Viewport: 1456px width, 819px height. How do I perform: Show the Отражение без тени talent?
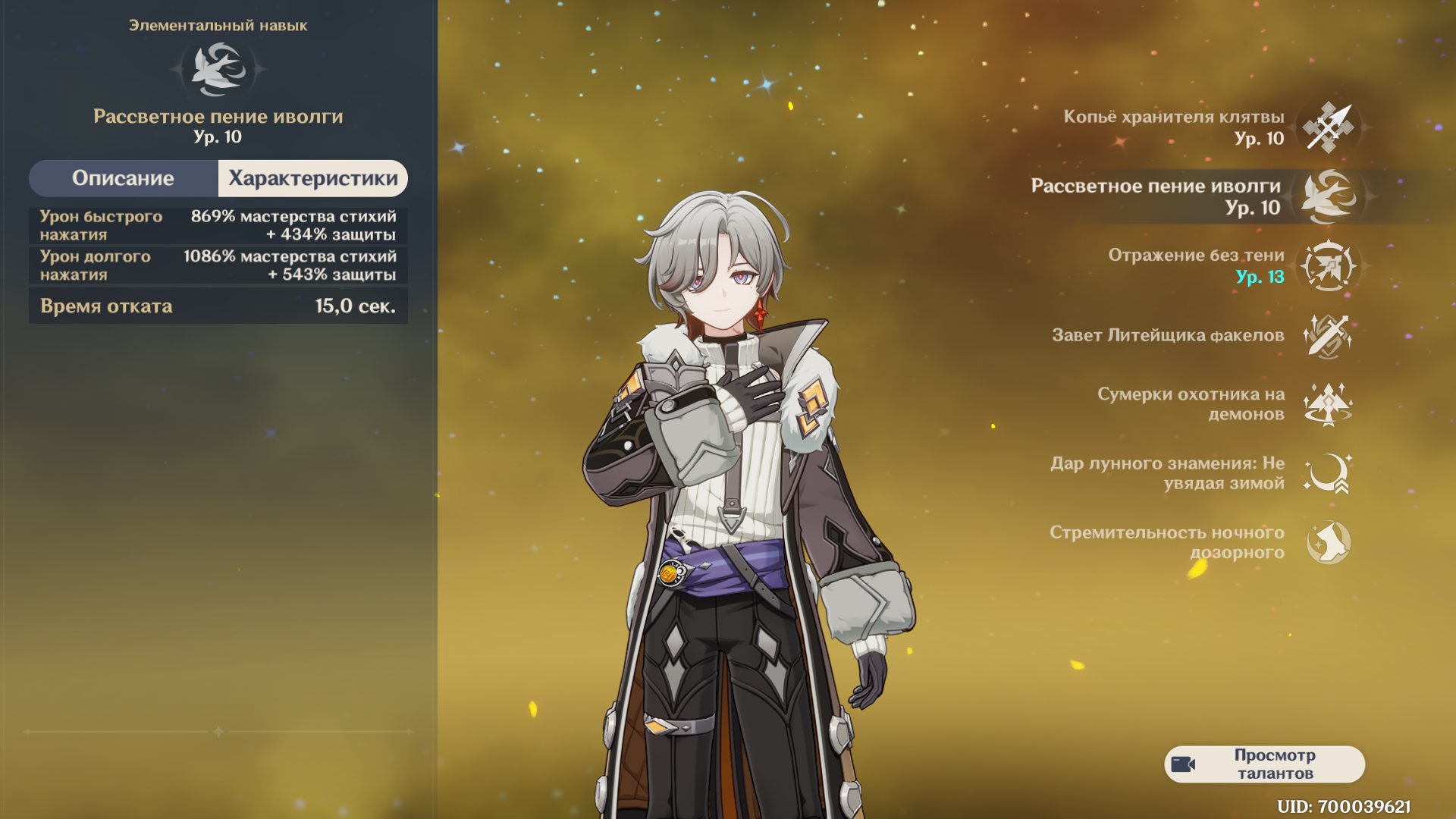pos(1328,265)
